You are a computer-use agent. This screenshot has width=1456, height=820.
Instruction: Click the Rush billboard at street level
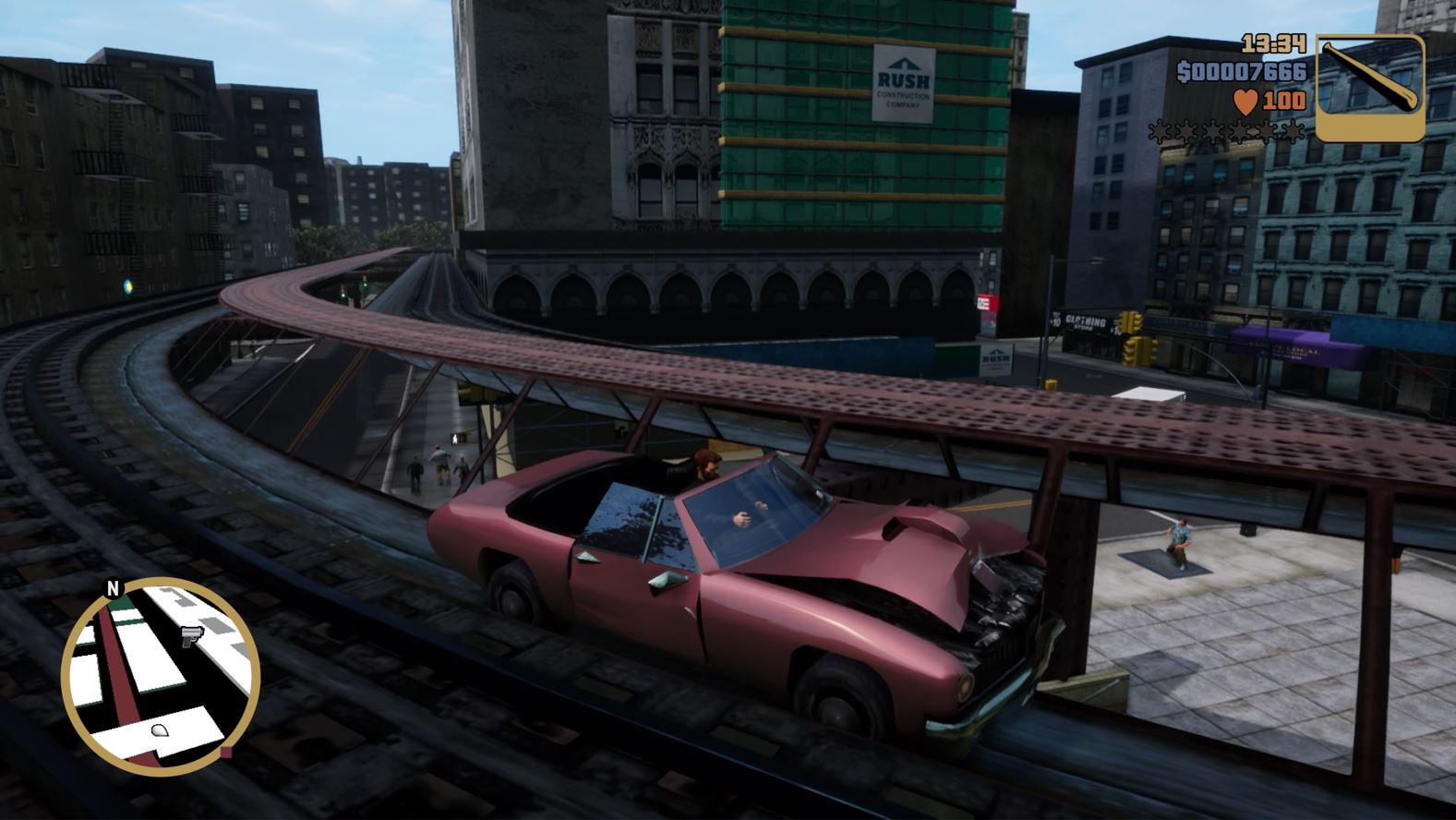click(x=995, y=358)
